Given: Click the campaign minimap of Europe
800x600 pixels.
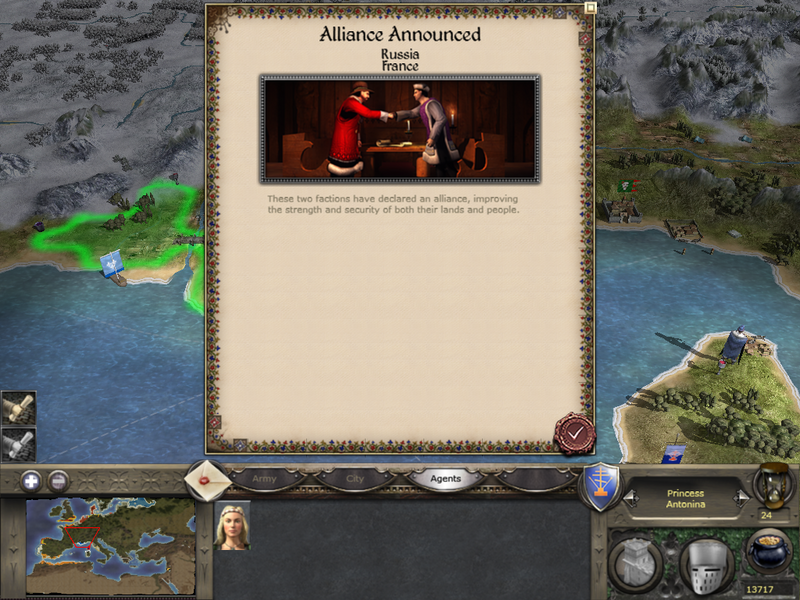Looking at the screenshot, I should pyautogui.click(x=110, y=546).
